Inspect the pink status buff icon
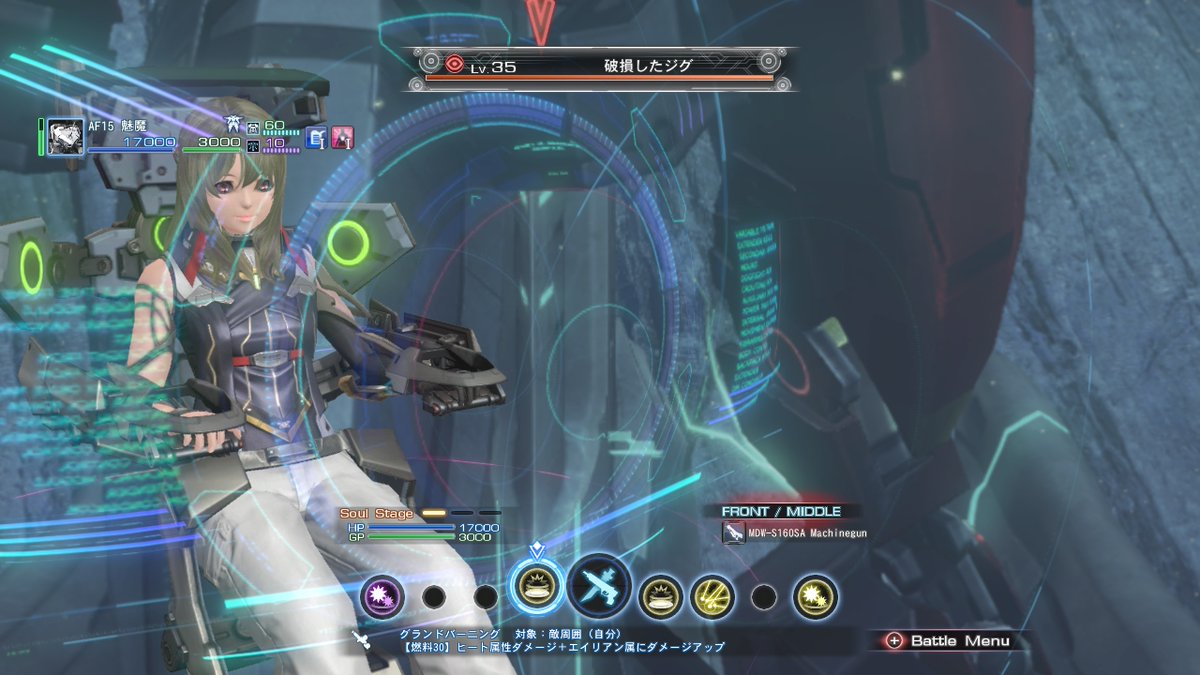This screenshot has height=675, width=1200. pyautogui.click(x=343, y=138)
